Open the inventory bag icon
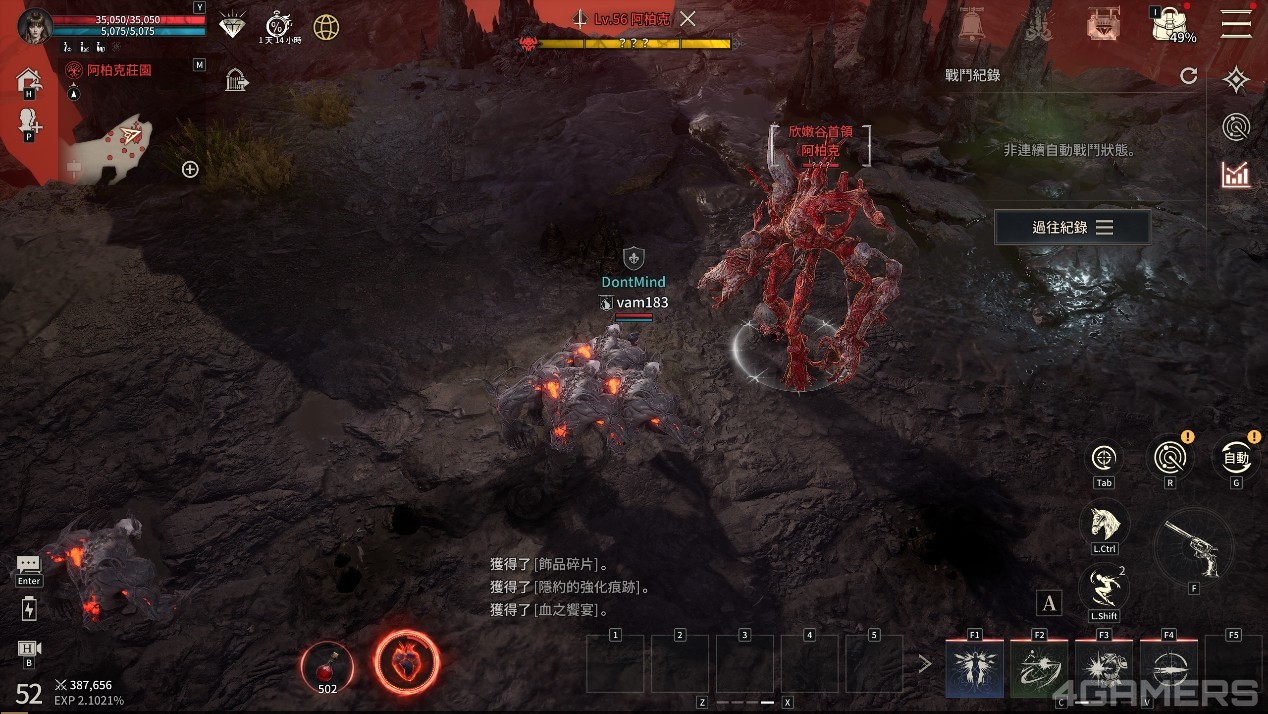The image size is (1268, 714). [1169, 23]
